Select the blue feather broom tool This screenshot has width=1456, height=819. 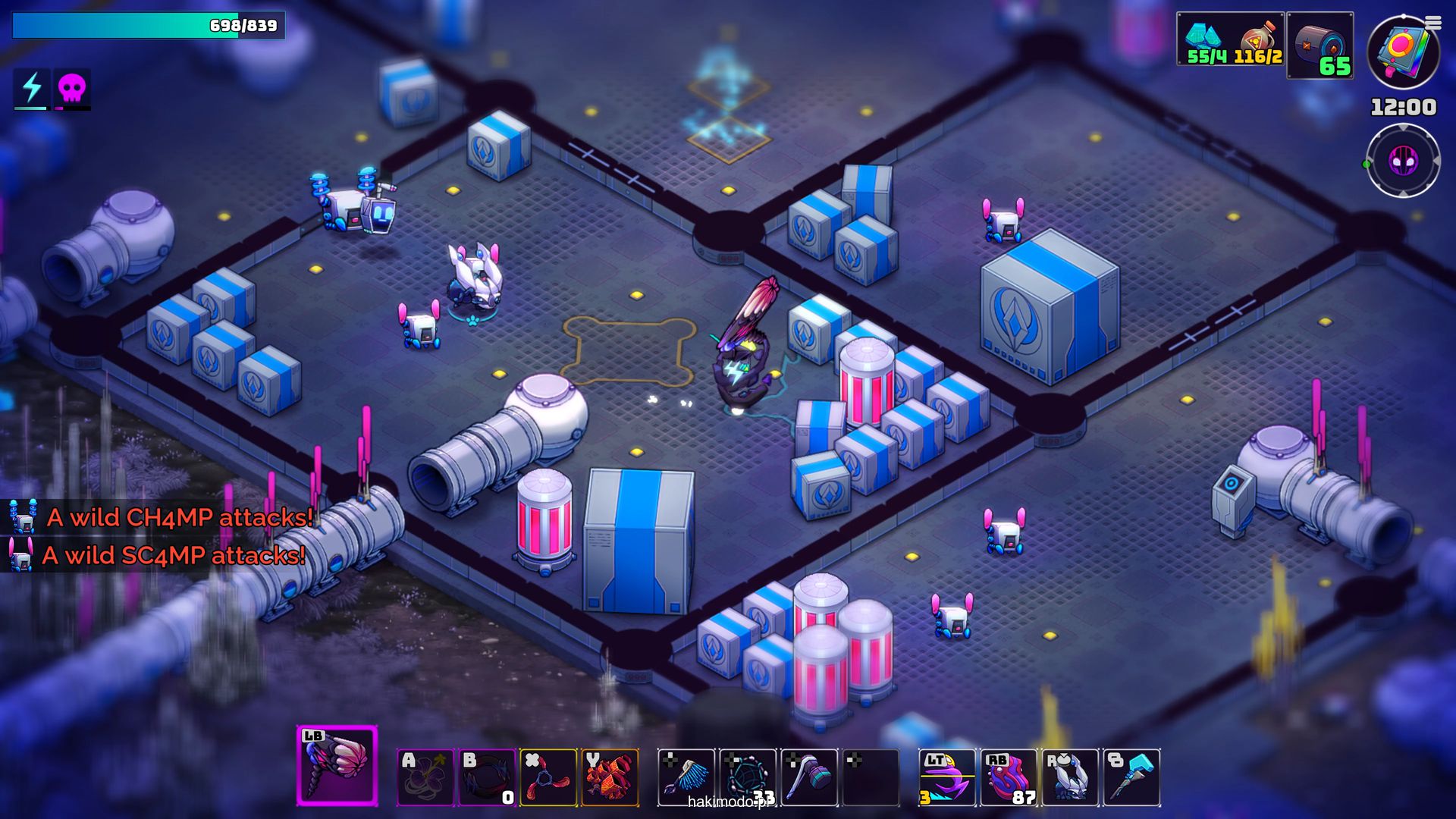(686, 777)
